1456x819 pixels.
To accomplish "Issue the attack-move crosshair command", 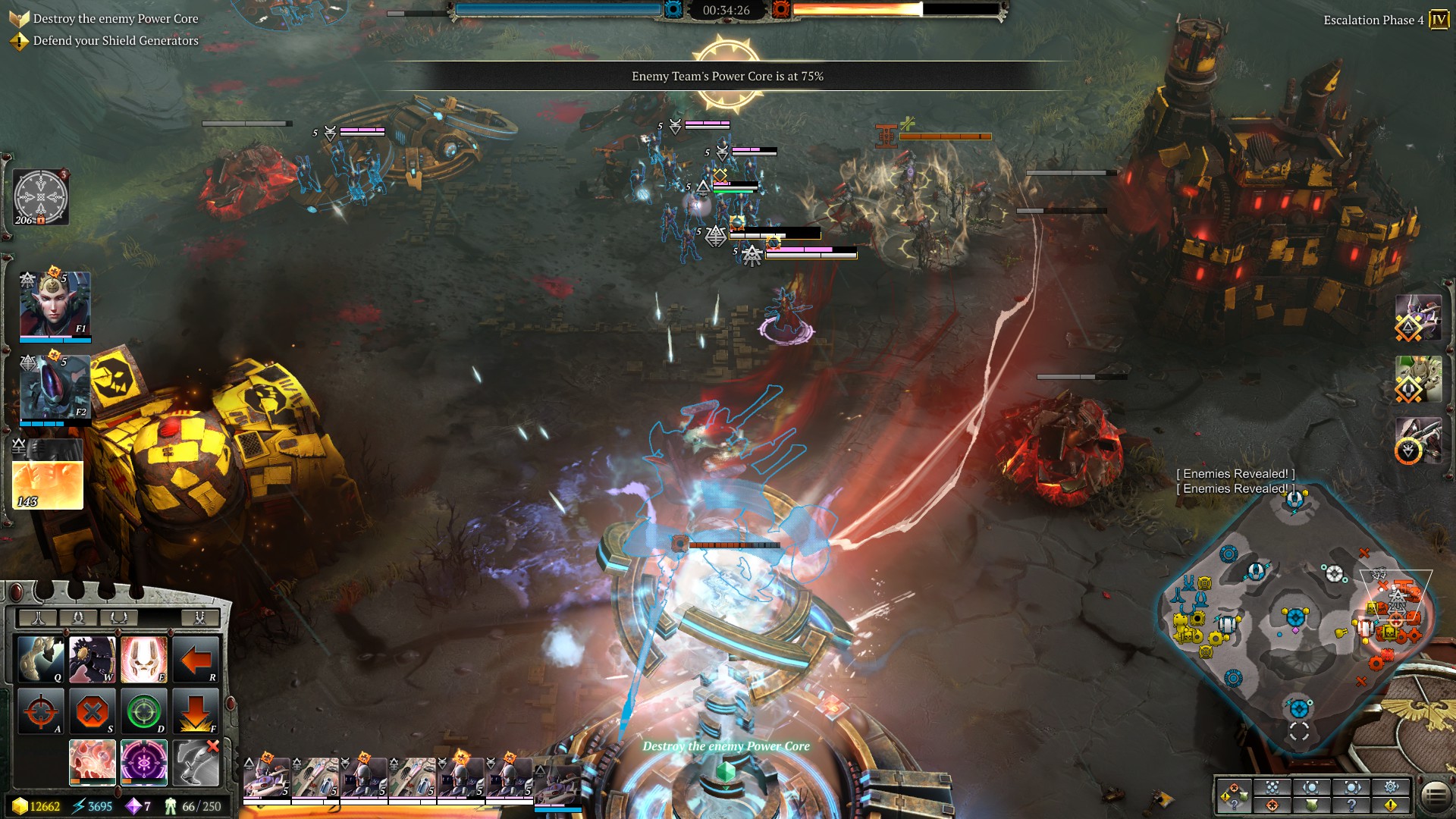I will tap(42, 711).
